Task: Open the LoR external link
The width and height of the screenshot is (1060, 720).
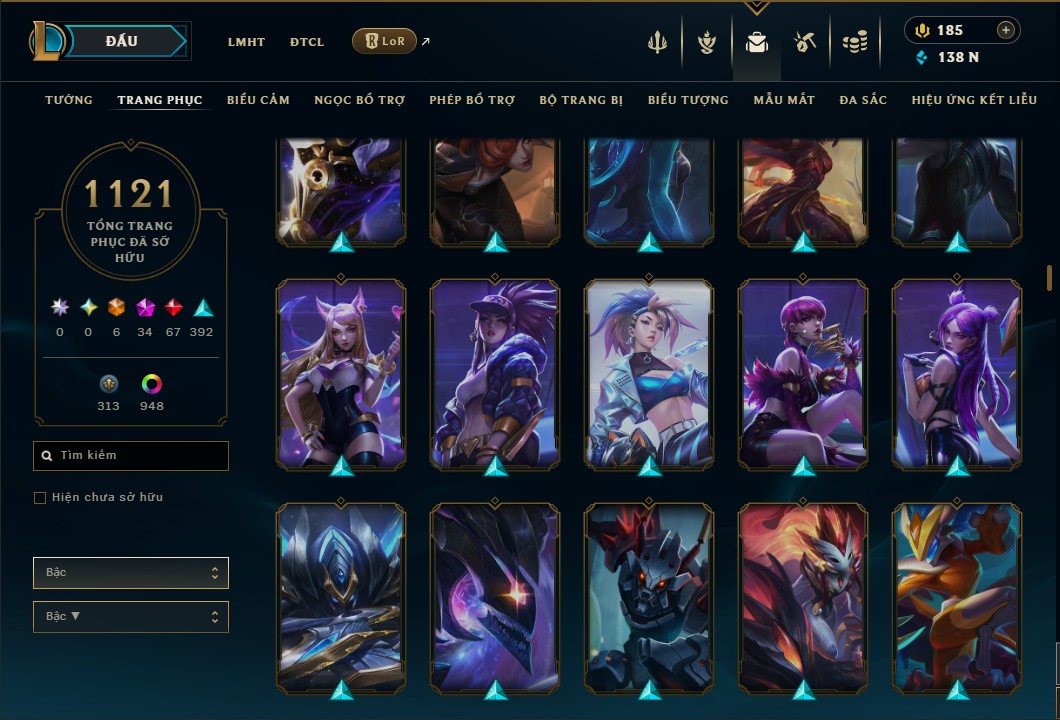Action: [385, 41]
